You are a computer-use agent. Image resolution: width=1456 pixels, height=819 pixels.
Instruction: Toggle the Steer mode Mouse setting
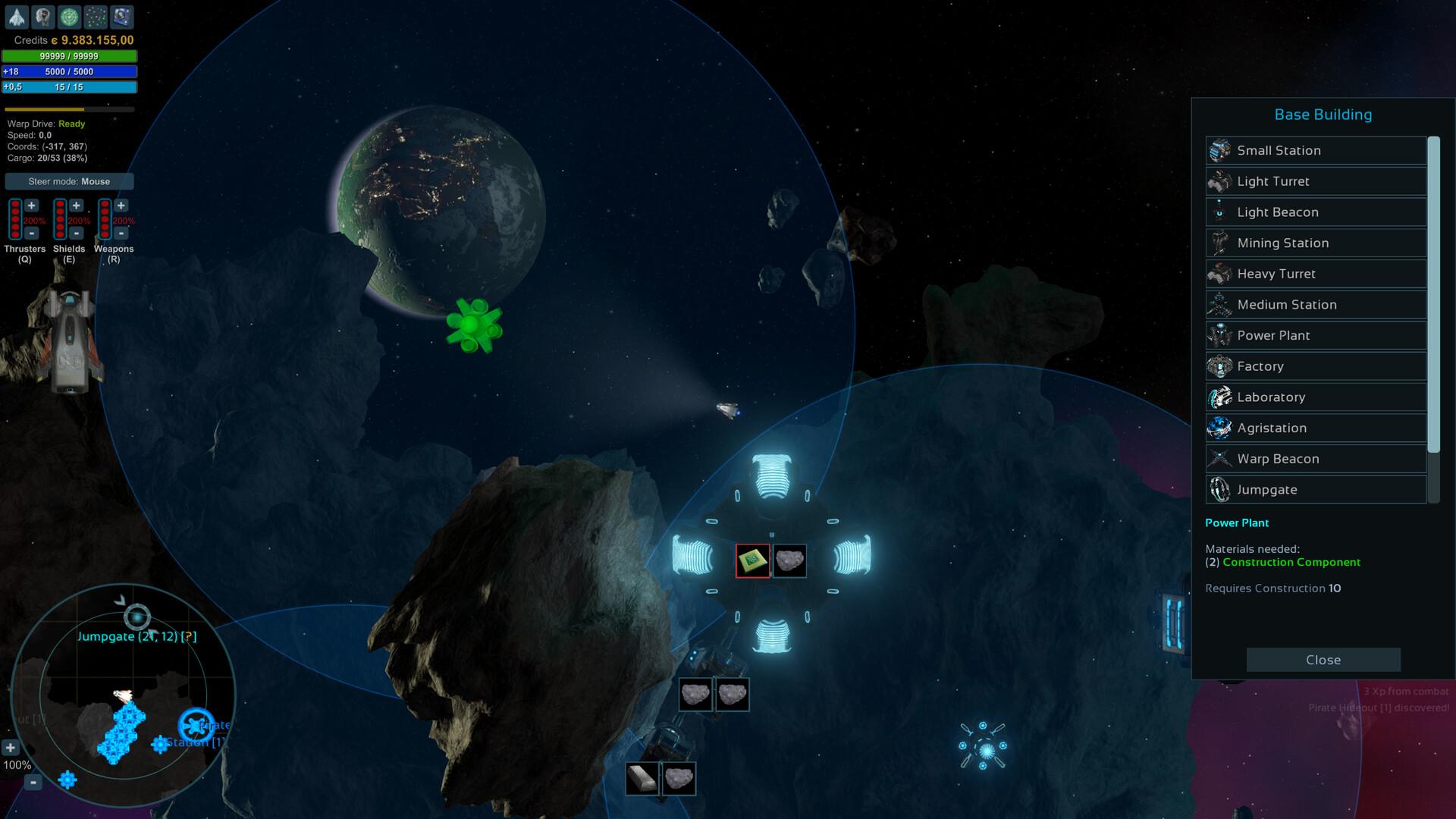click(x=69, y=181)
